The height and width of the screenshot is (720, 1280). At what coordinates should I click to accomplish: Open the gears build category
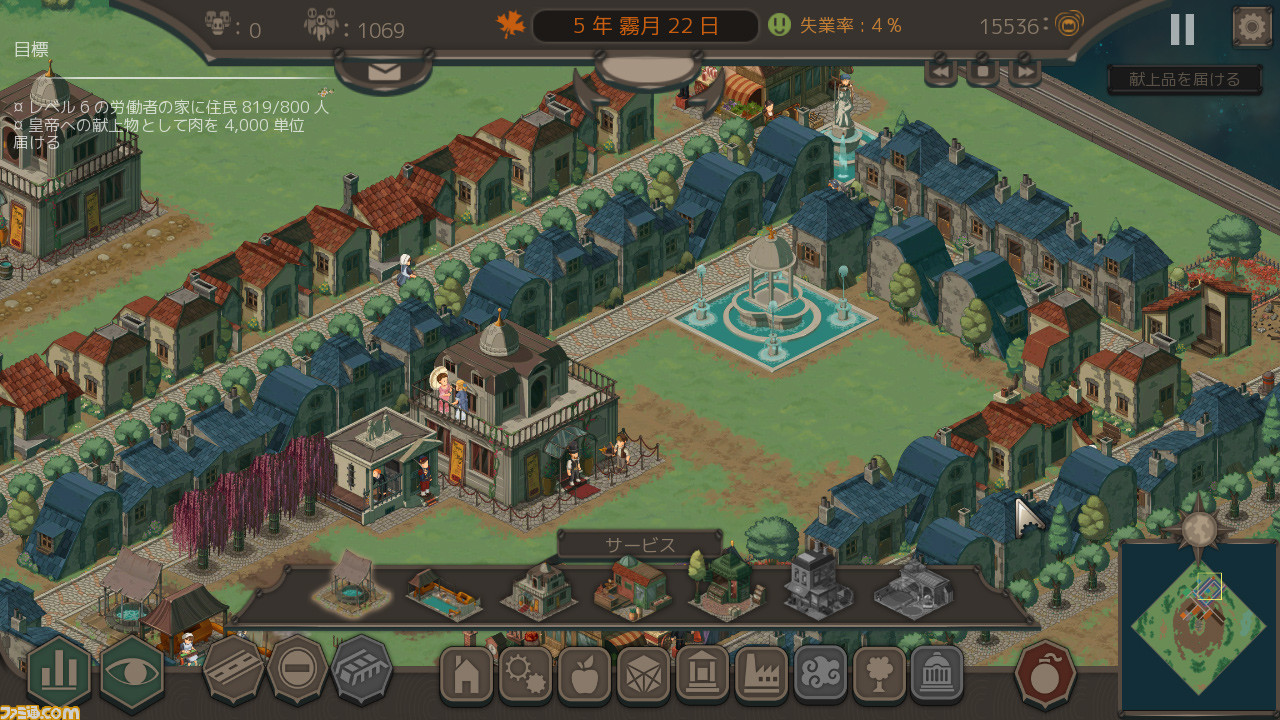pos(525,675)
